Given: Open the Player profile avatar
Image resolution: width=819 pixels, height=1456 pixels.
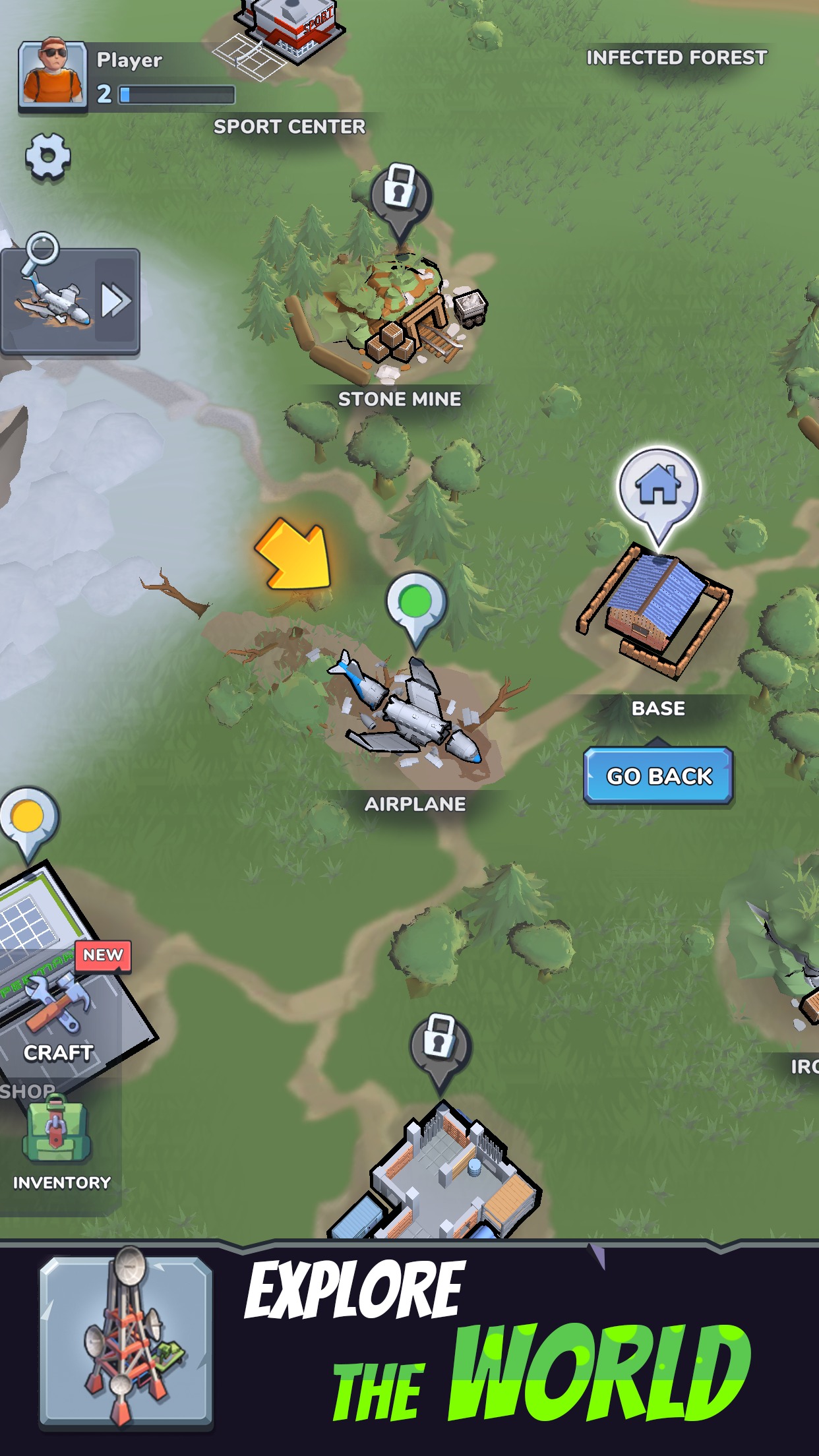Looking at the screenshot, I should 53,74.
